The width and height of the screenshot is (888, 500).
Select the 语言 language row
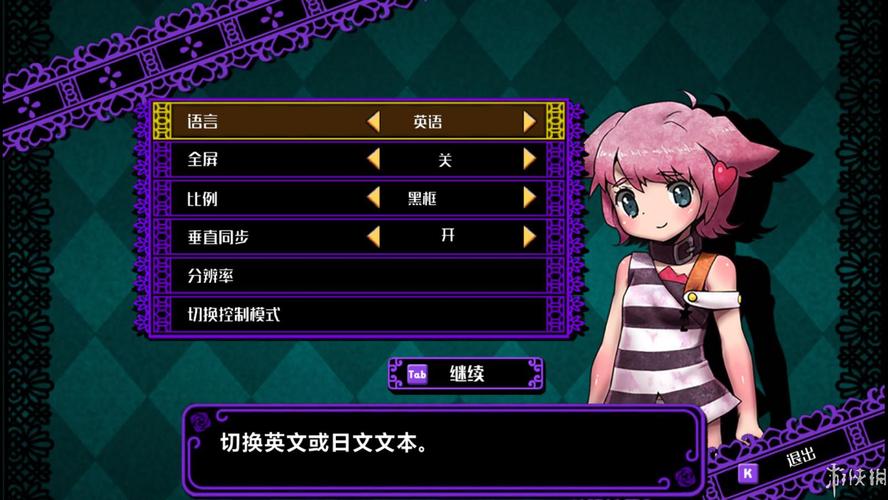(x=203, y=122)
